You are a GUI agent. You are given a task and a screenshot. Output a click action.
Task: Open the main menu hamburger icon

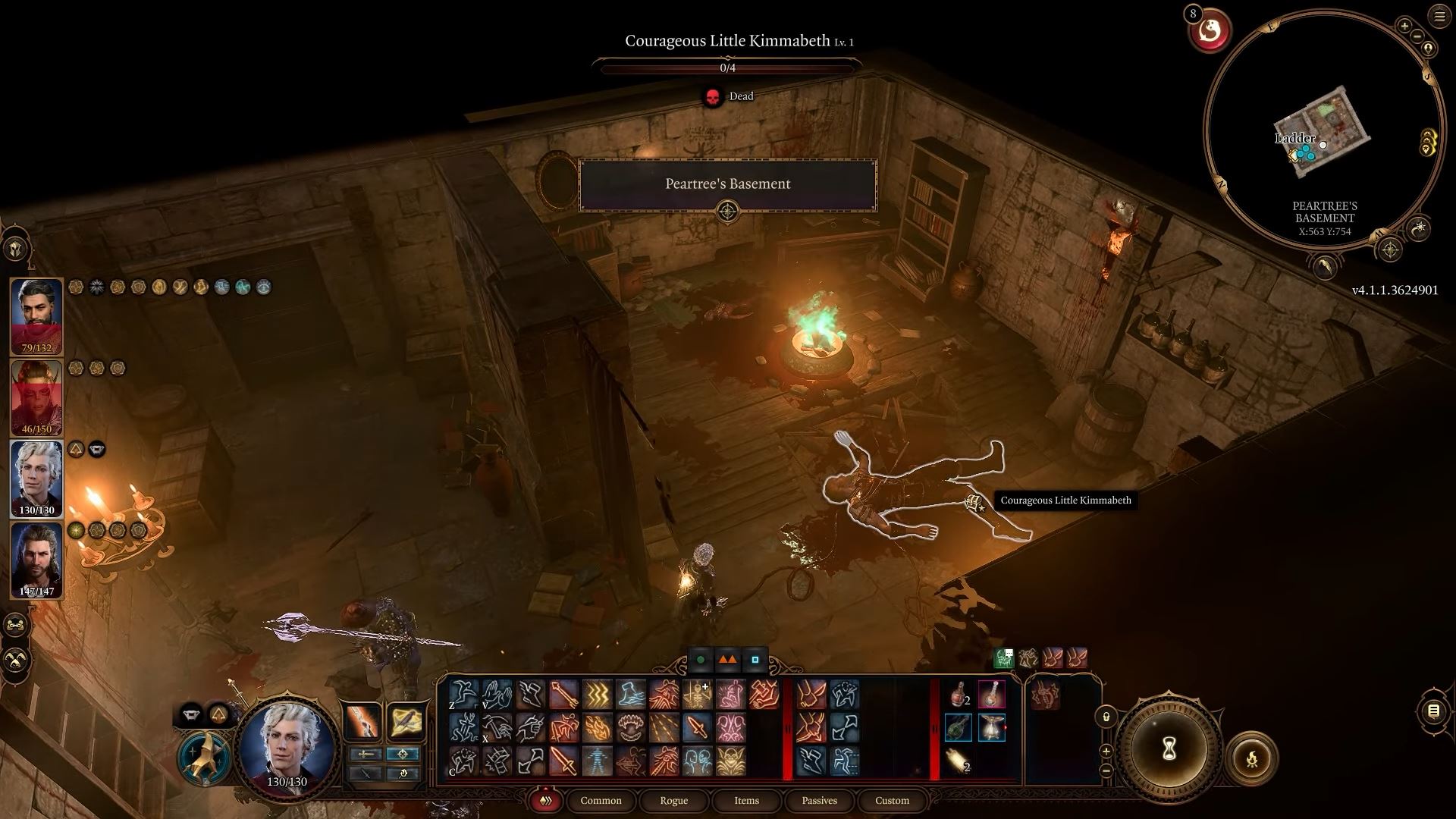[1439, 17]
